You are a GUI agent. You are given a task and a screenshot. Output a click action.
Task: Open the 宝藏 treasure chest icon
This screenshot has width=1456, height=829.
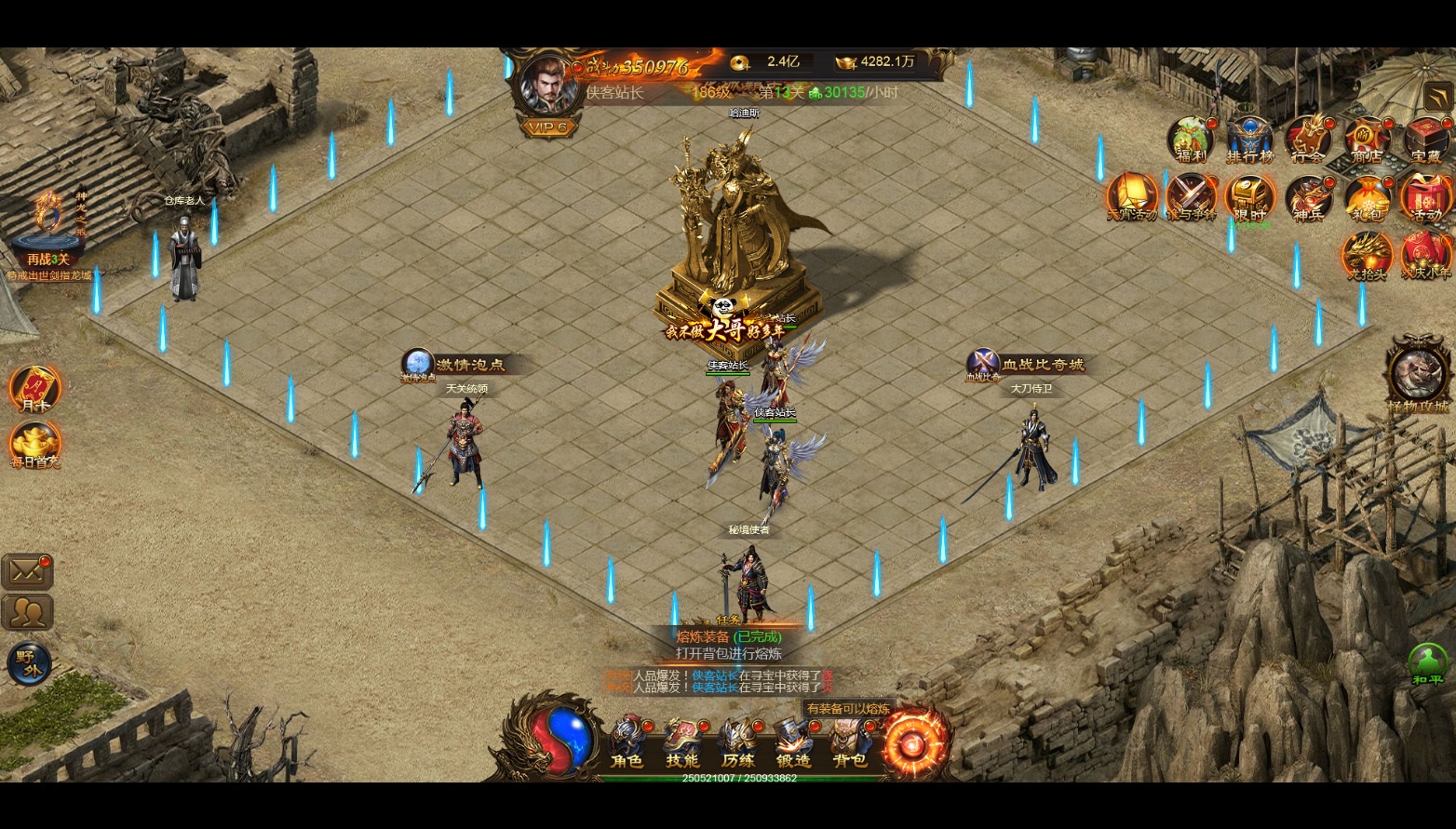[1425, 140]
